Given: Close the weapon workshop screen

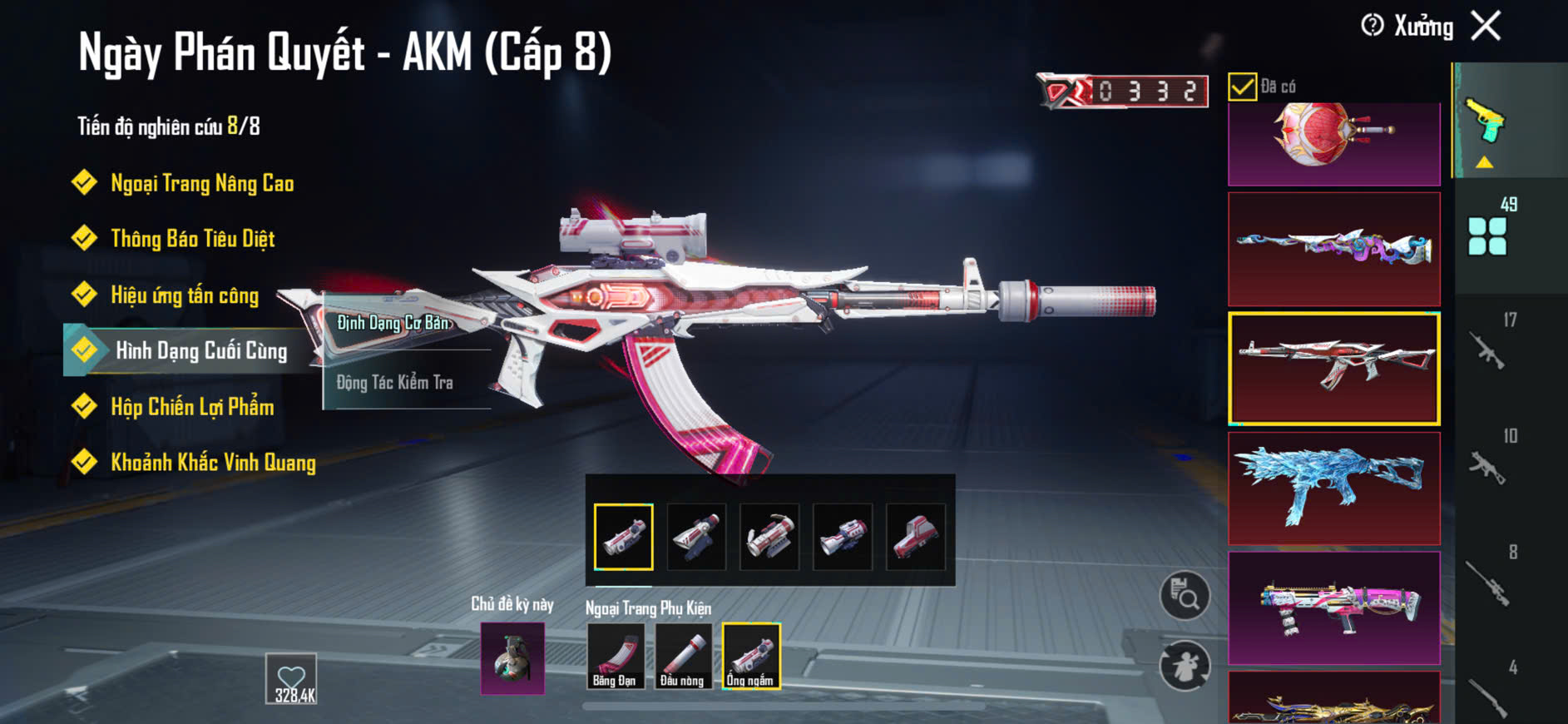Looking at the screenshot, I should (1486, 26).
